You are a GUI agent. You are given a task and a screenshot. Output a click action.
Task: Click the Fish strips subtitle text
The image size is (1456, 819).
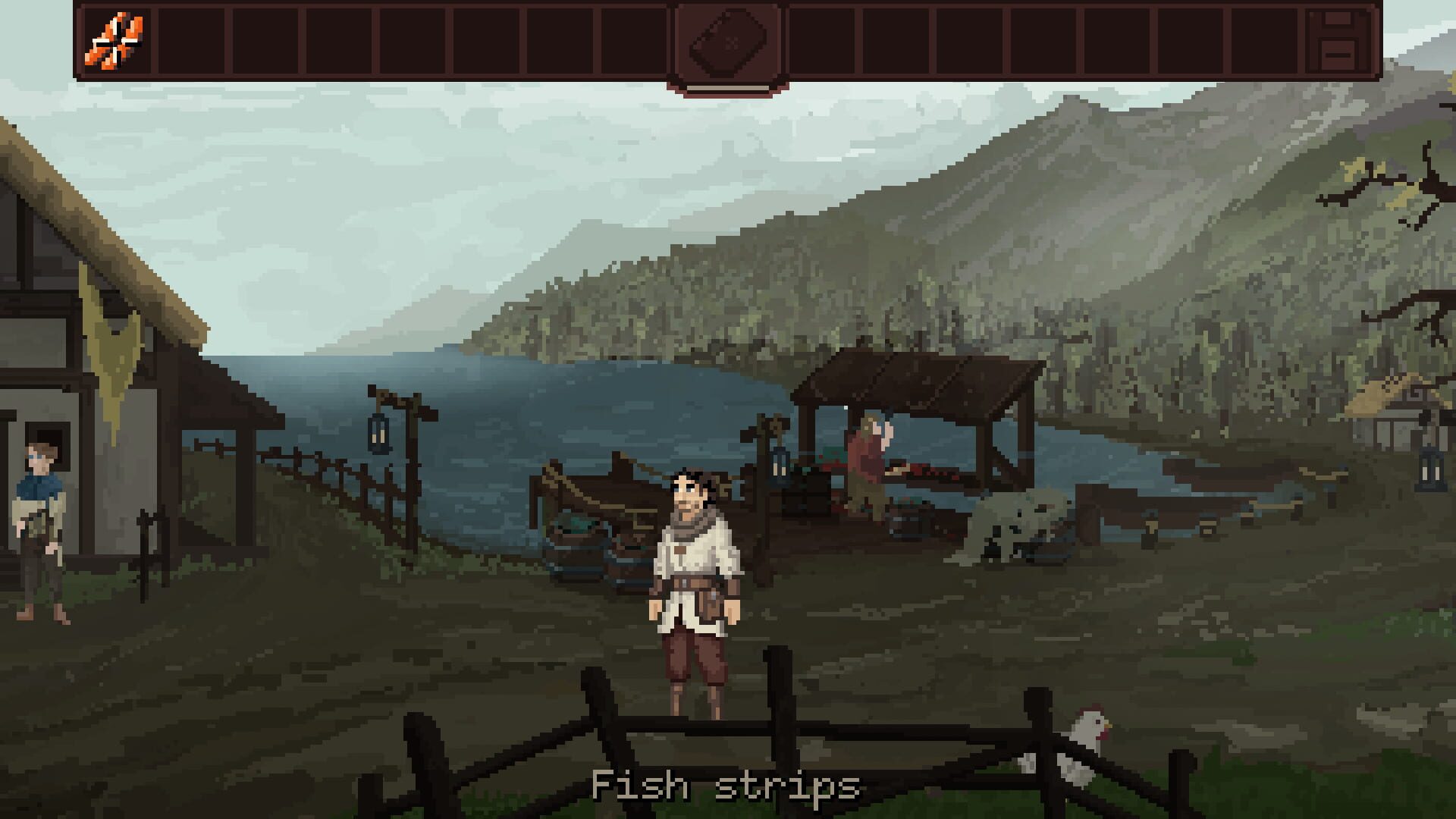pyautogui.click(x=726, y=785)
